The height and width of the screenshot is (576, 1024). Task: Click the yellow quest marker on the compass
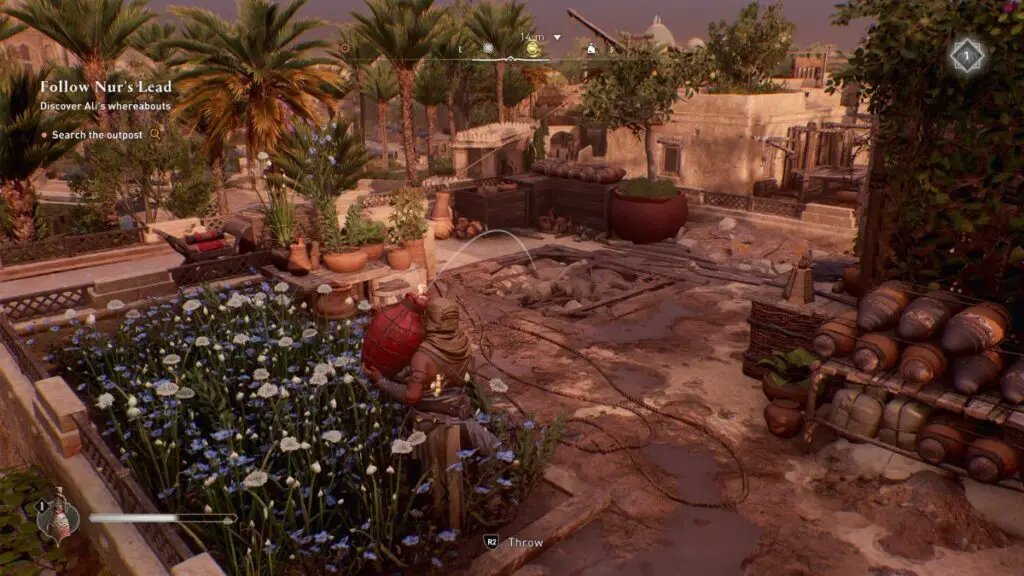(532, 47)
